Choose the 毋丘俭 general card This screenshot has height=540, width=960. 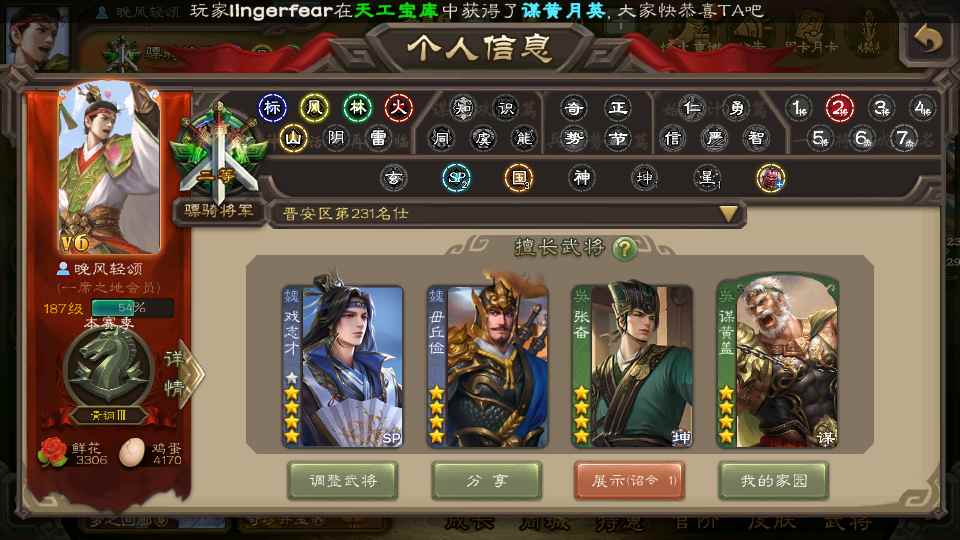(488, 366)
